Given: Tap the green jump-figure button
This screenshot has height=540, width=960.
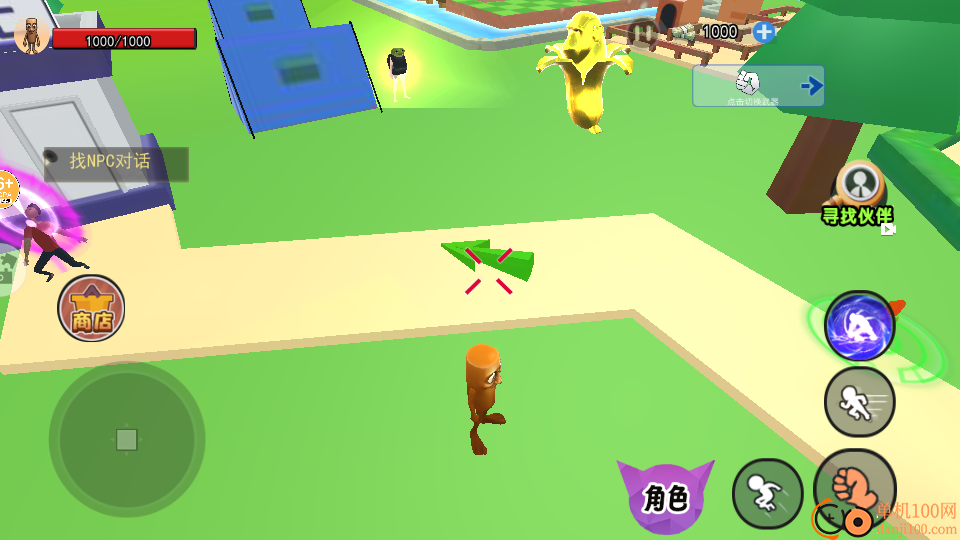Looking at the screenshot, I should pos(767,493).
